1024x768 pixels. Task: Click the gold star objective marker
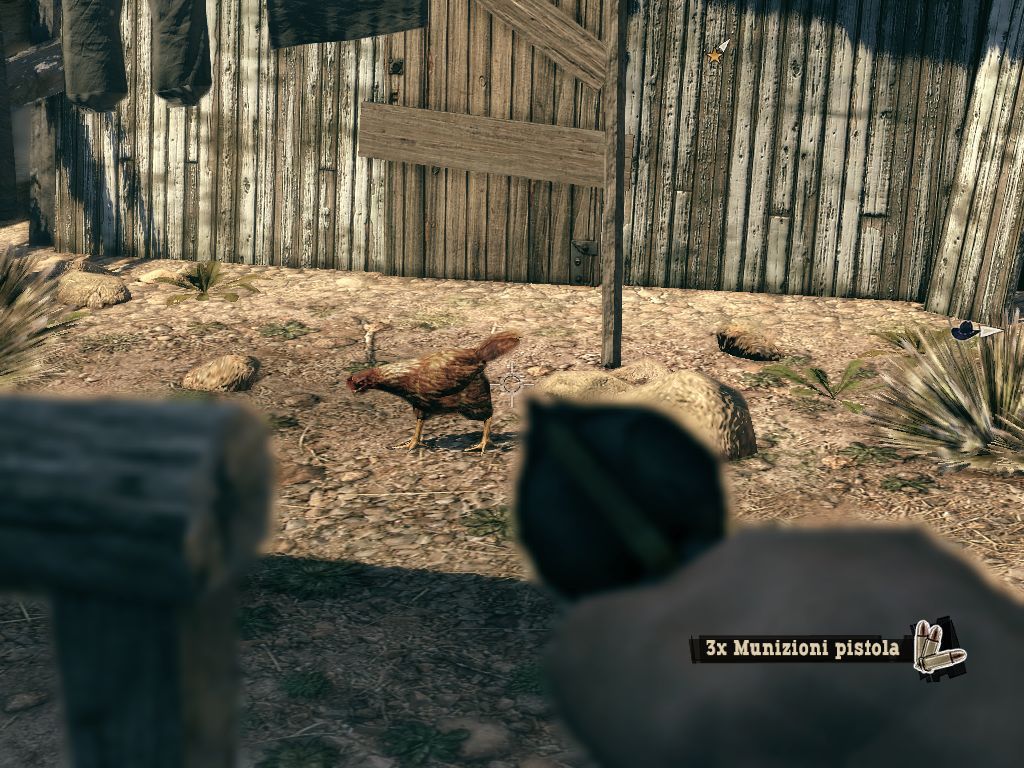[x=716, y=55]
